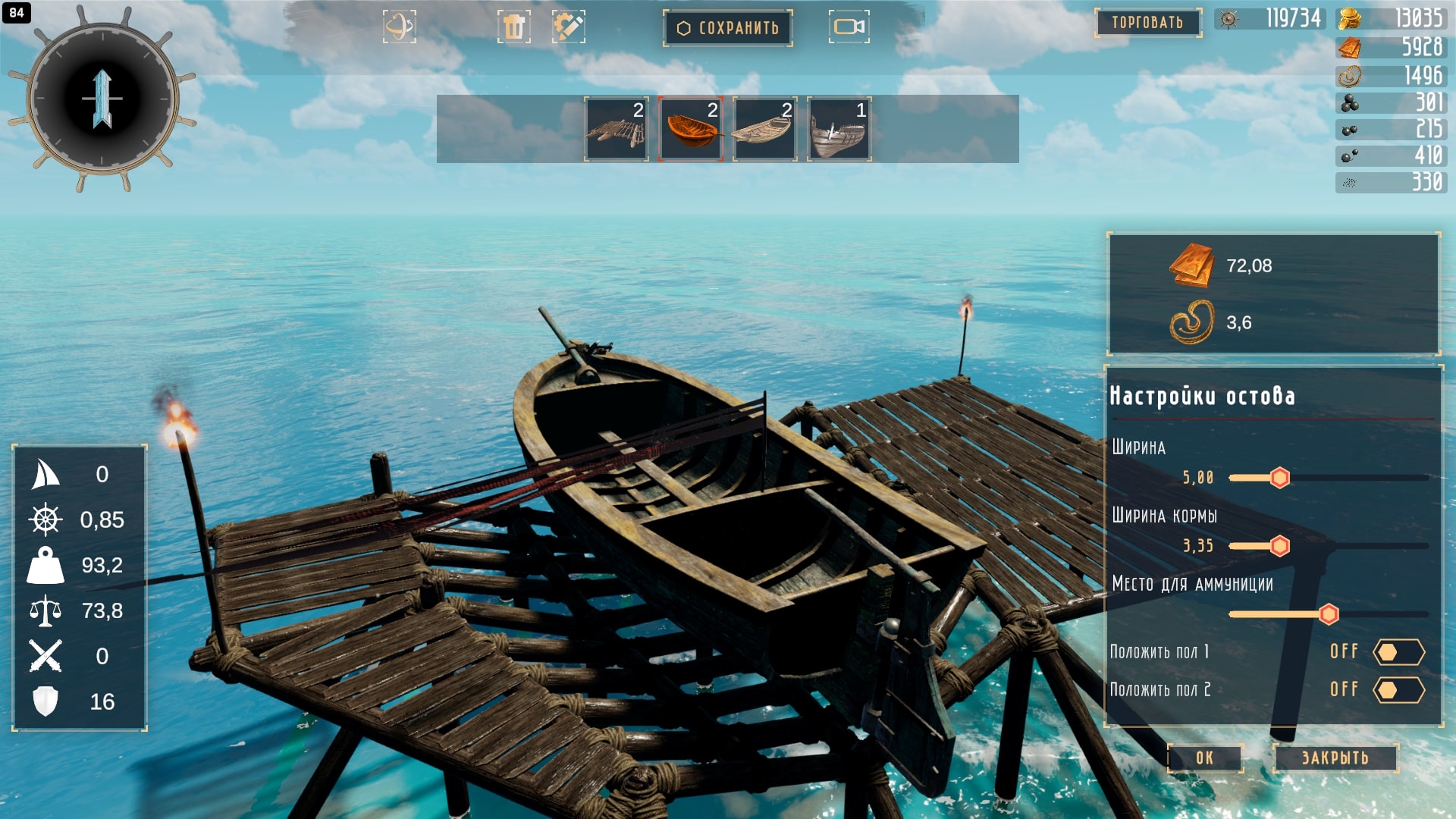The image size is (1456, 819).
Task: Adjust the Ширина width slider
Action: pyautogui.click(x=1279, y=478)
